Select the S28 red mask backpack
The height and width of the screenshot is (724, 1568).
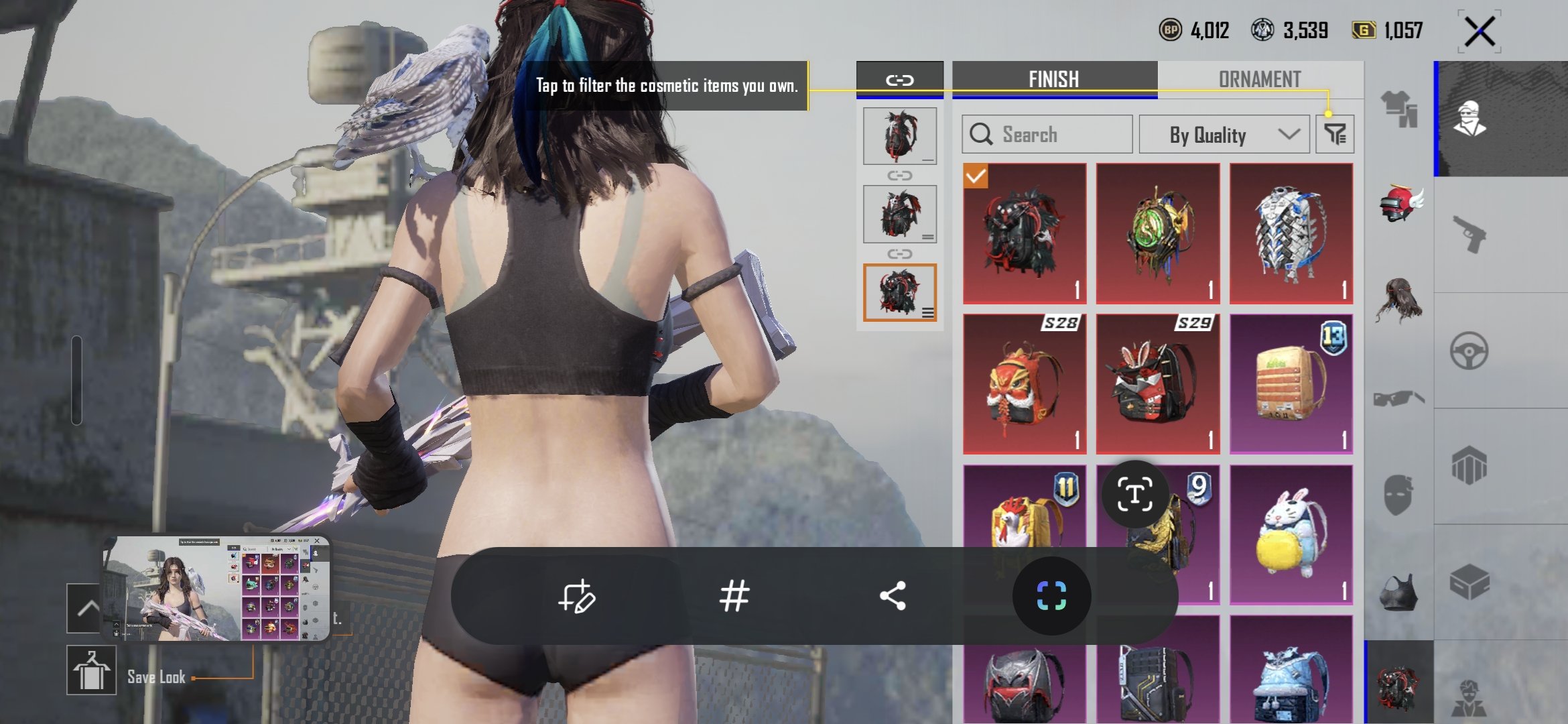coord(1024,384)
